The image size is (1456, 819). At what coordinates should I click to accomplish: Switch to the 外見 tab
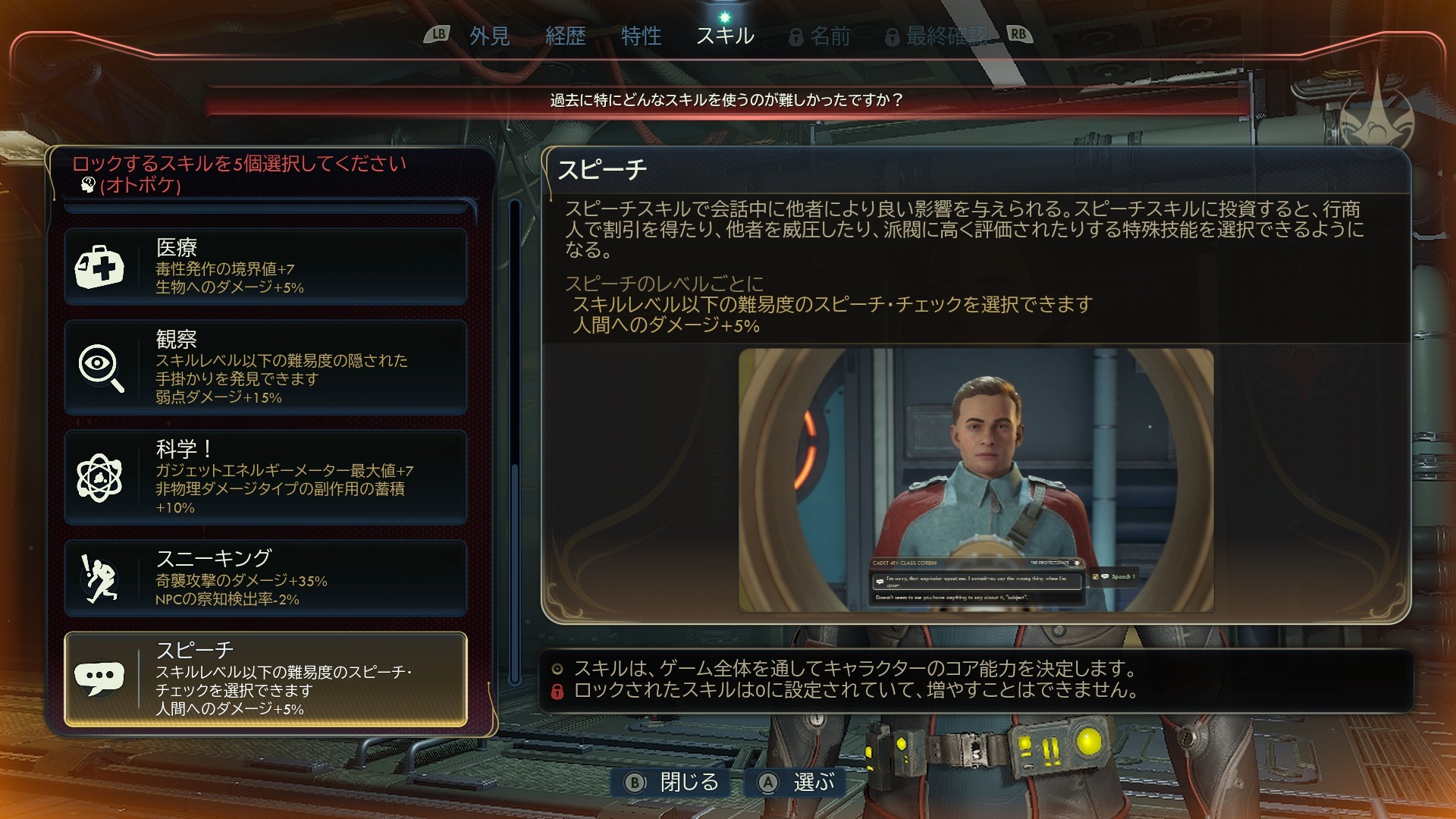[489, 34]
